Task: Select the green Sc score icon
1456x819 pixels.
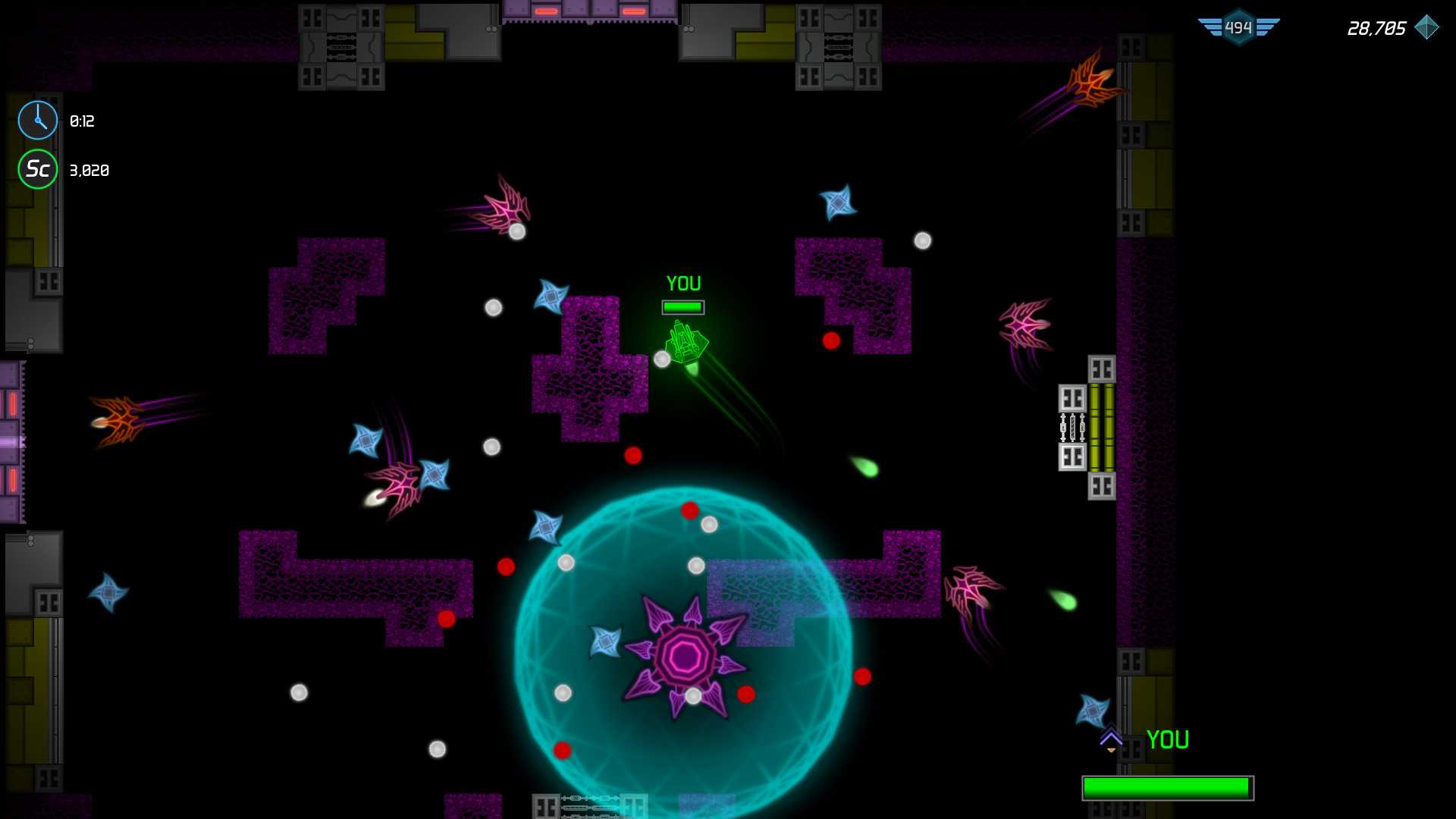Action: pyautogui.click(x=37, y=169)
